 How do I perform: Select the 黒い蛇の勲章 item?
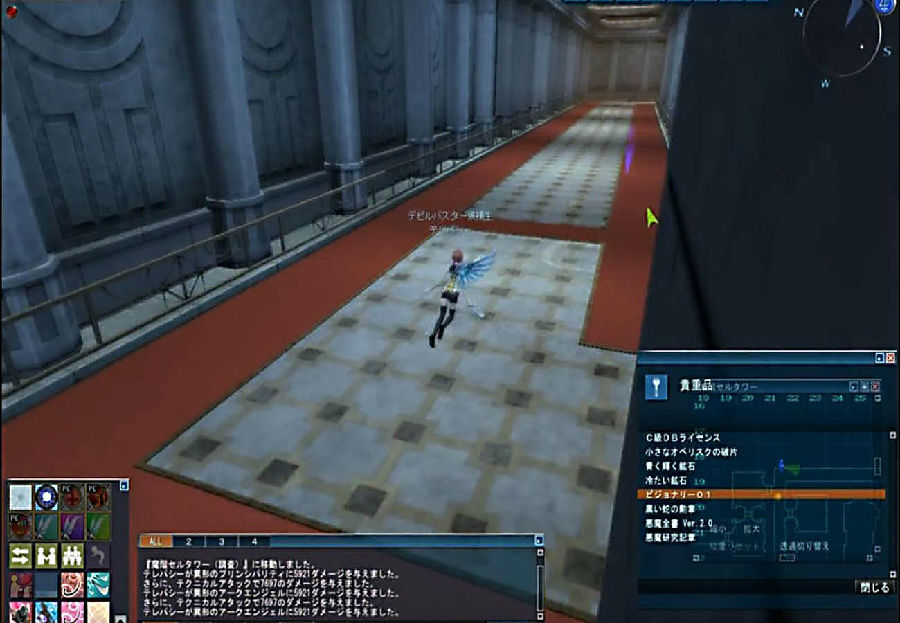680,509
